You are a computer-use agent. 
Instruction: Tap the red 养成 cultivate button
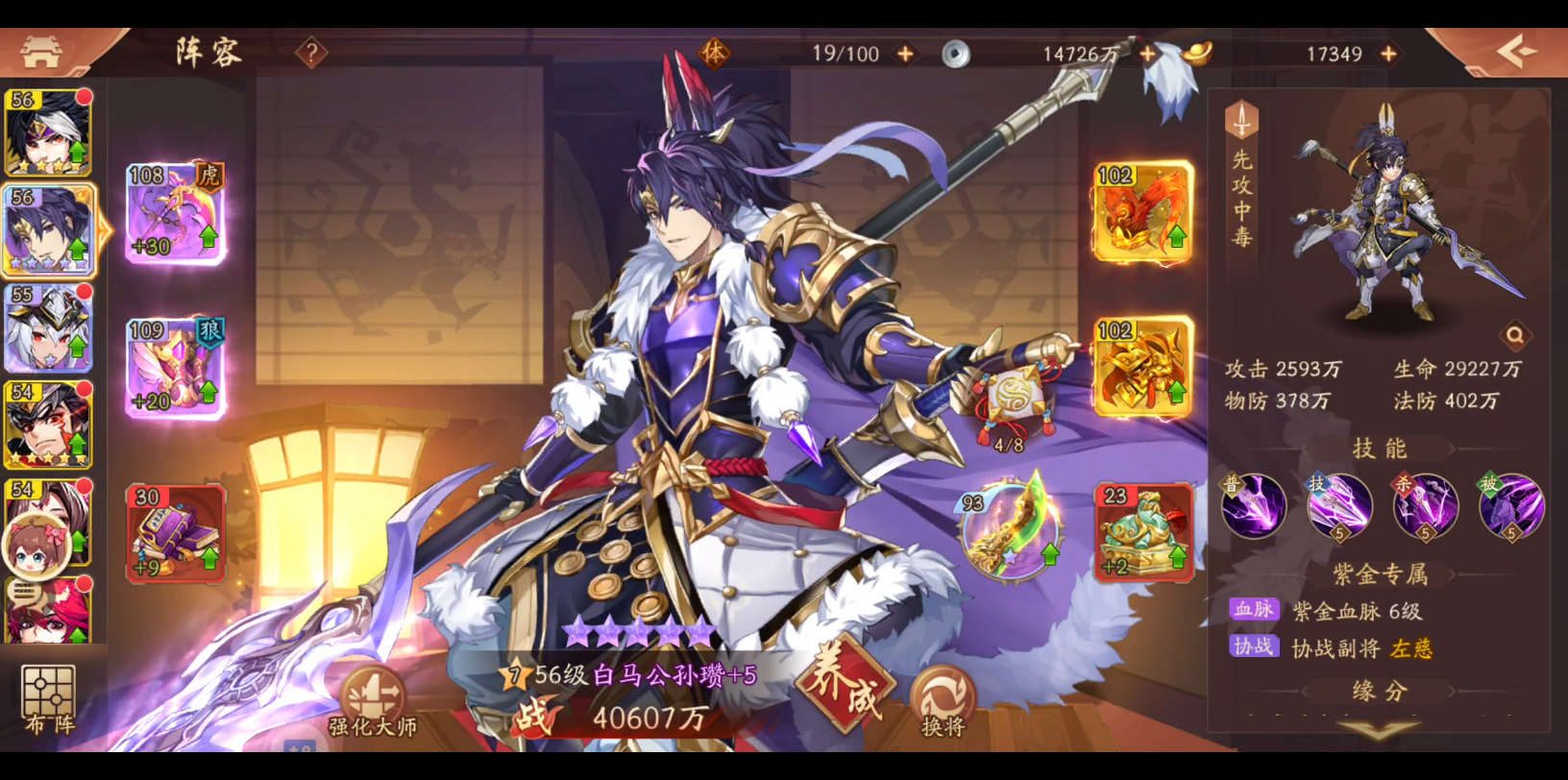[844, 686]
